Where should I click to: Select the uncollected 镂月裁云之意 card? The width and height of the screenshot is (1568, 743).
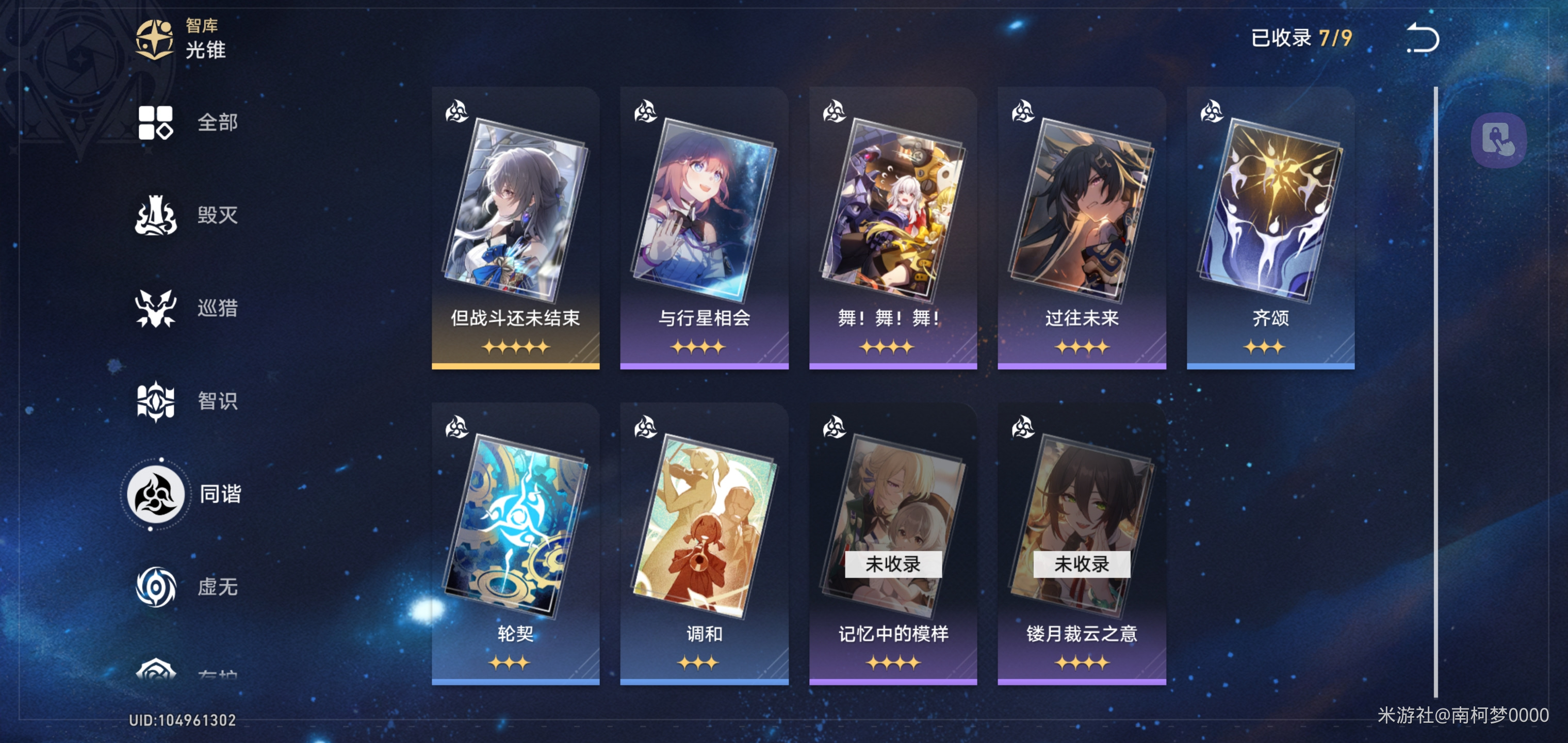coord(1081,544)
